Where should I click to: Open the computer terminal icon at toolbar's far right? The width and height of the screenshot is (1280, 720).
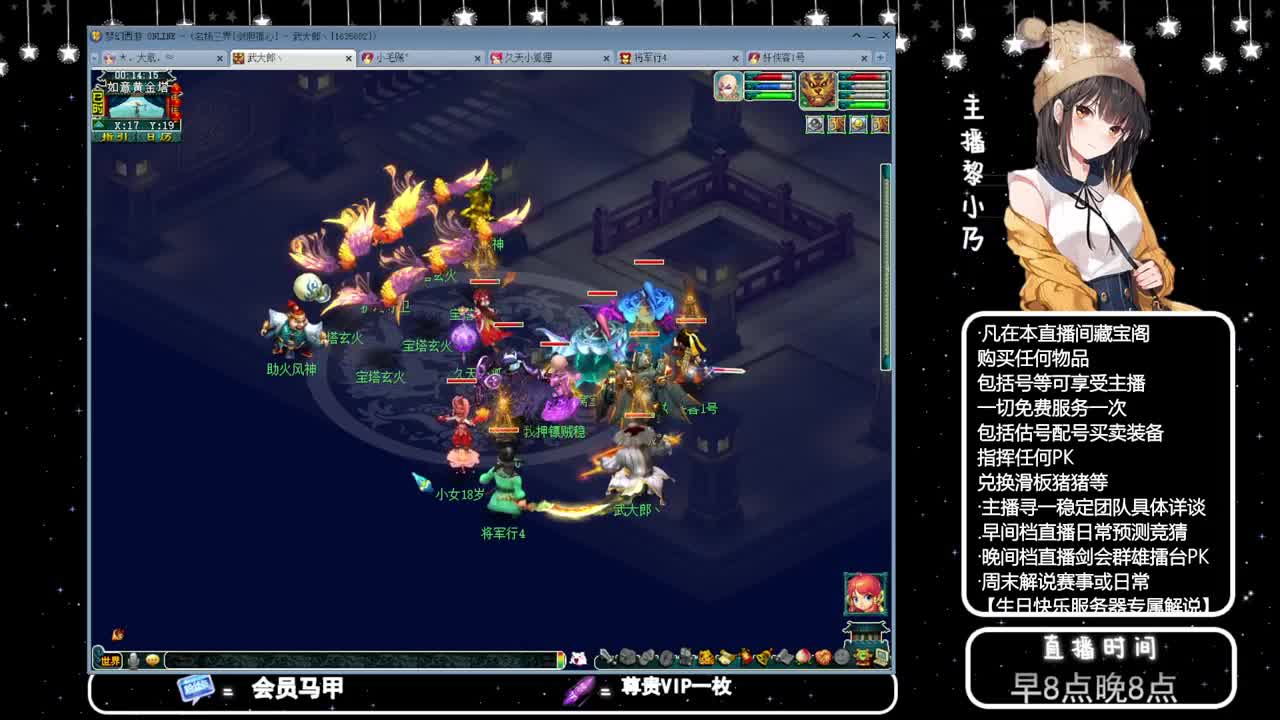click(x=880, y=655)
